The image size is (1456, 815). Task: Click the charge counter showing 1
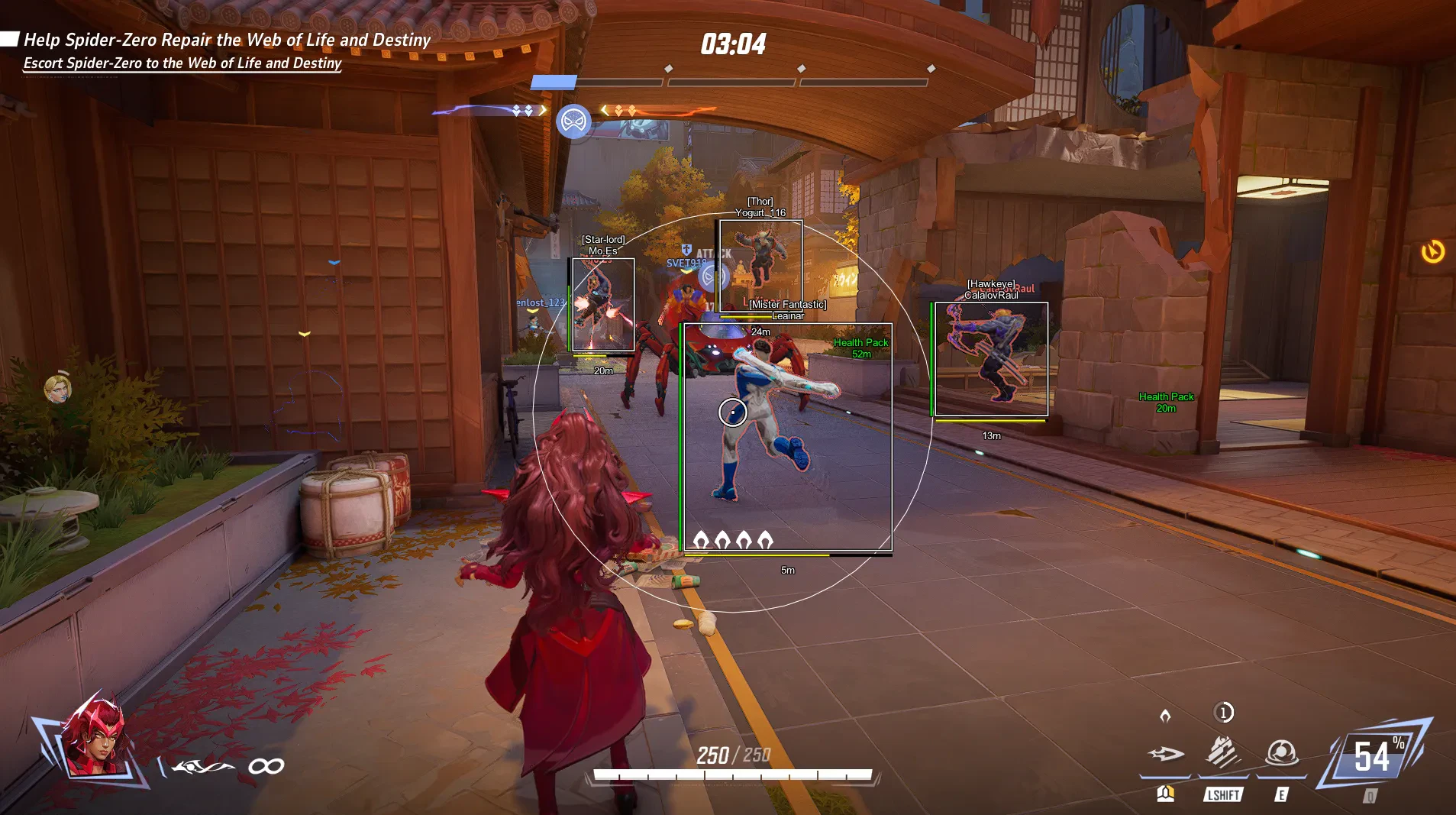tap(1223, 713)
